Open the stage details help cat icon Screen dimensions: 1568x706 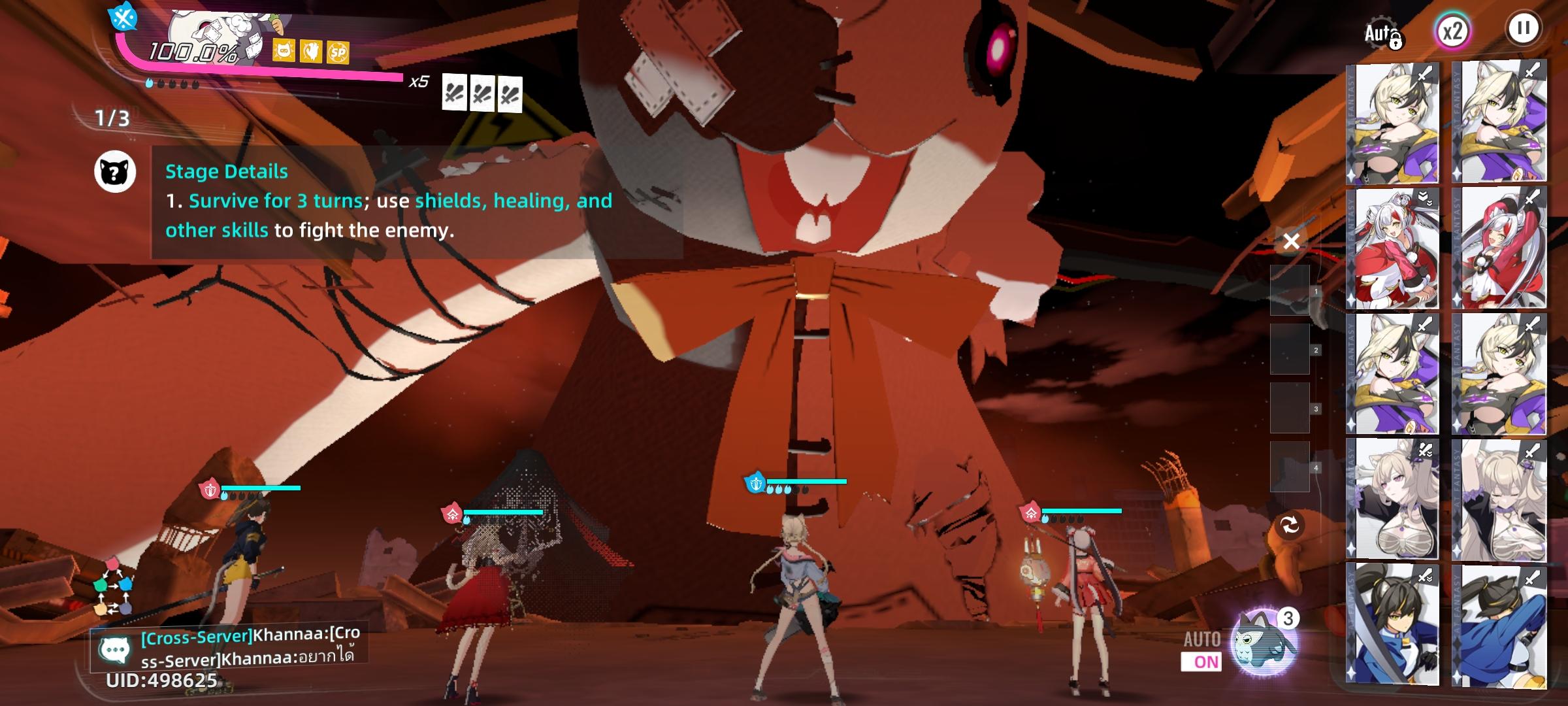coord(115,173)
